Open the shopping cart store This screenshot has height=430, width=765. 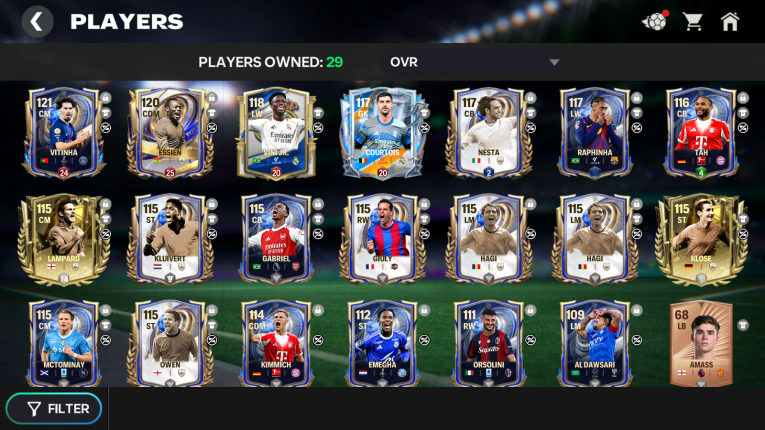coord(692,21)
